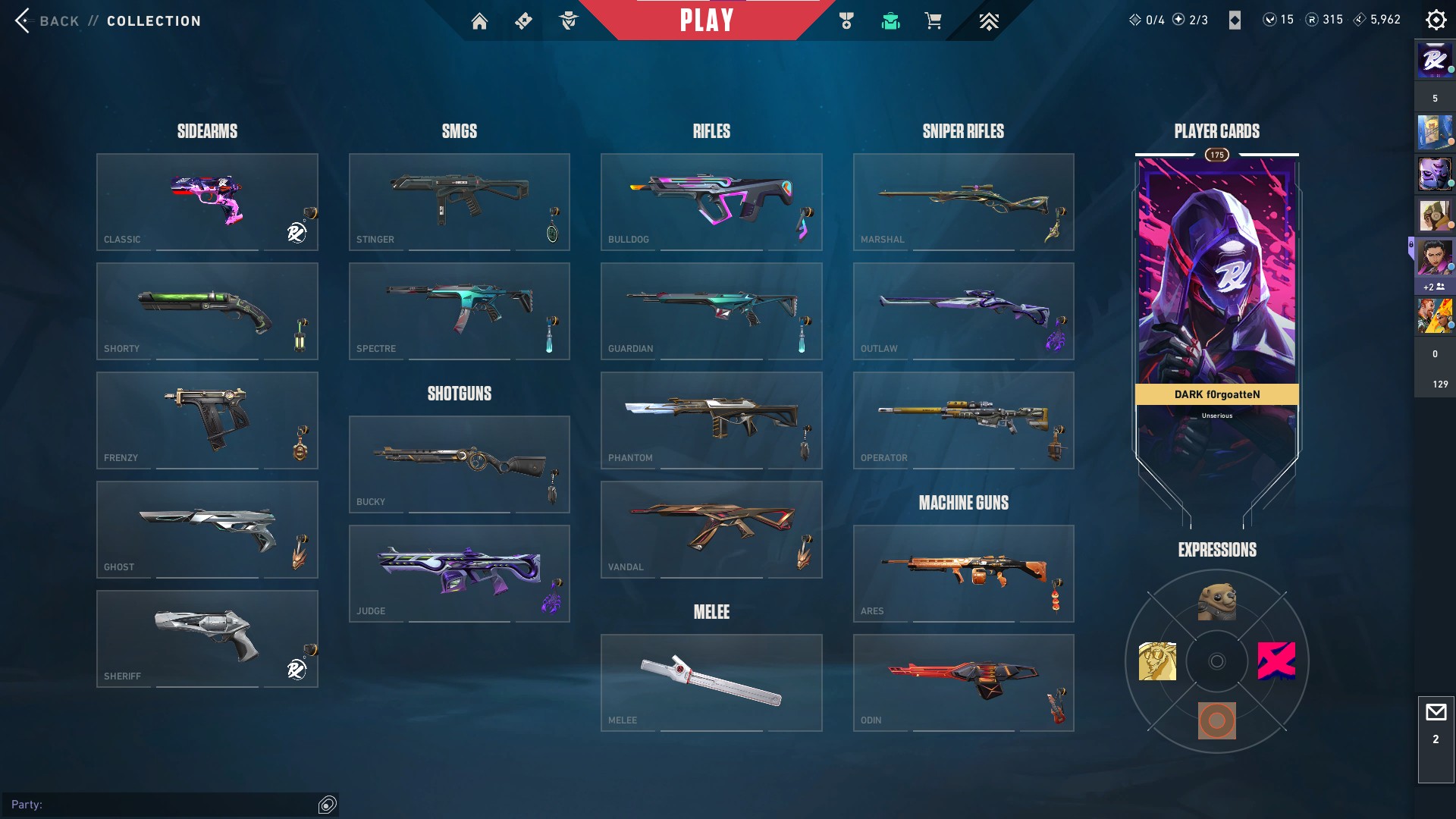Image resolution: width=1456 pixels, height=819 pixels.
Task: Select the Judge shotgun slot
Action: click(x=459, y=573)
